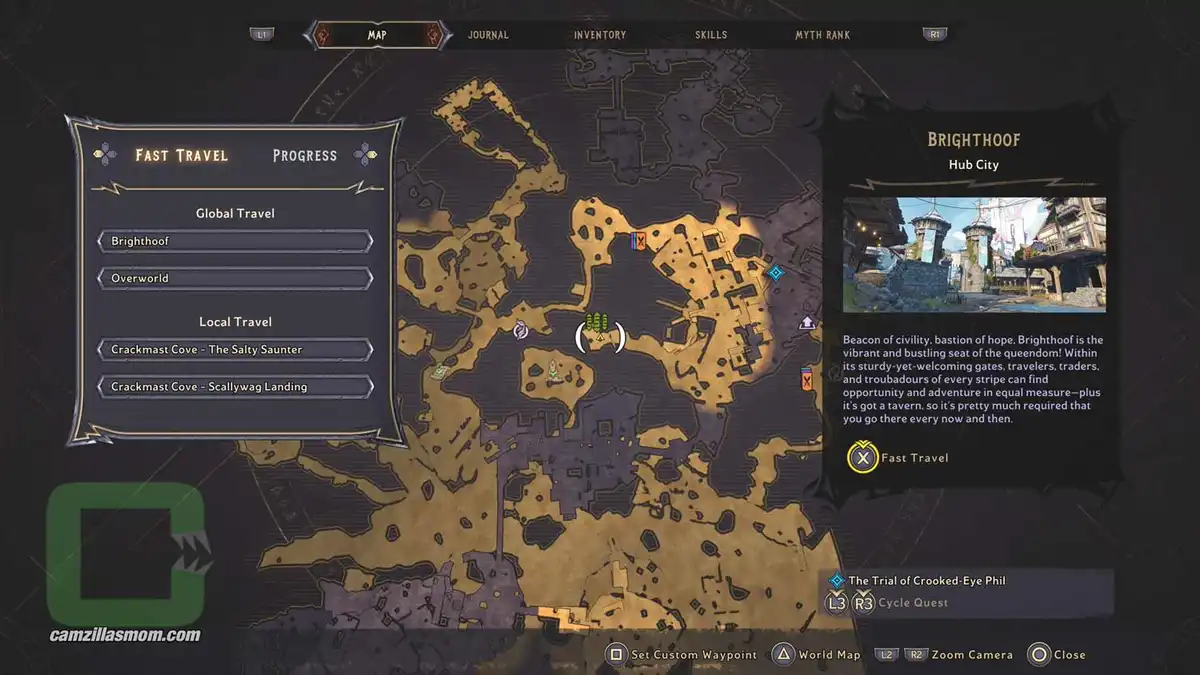Screen dimensions: 1200x675
Task: Click the orange banner marker at map top
Action: click(639, 240)
